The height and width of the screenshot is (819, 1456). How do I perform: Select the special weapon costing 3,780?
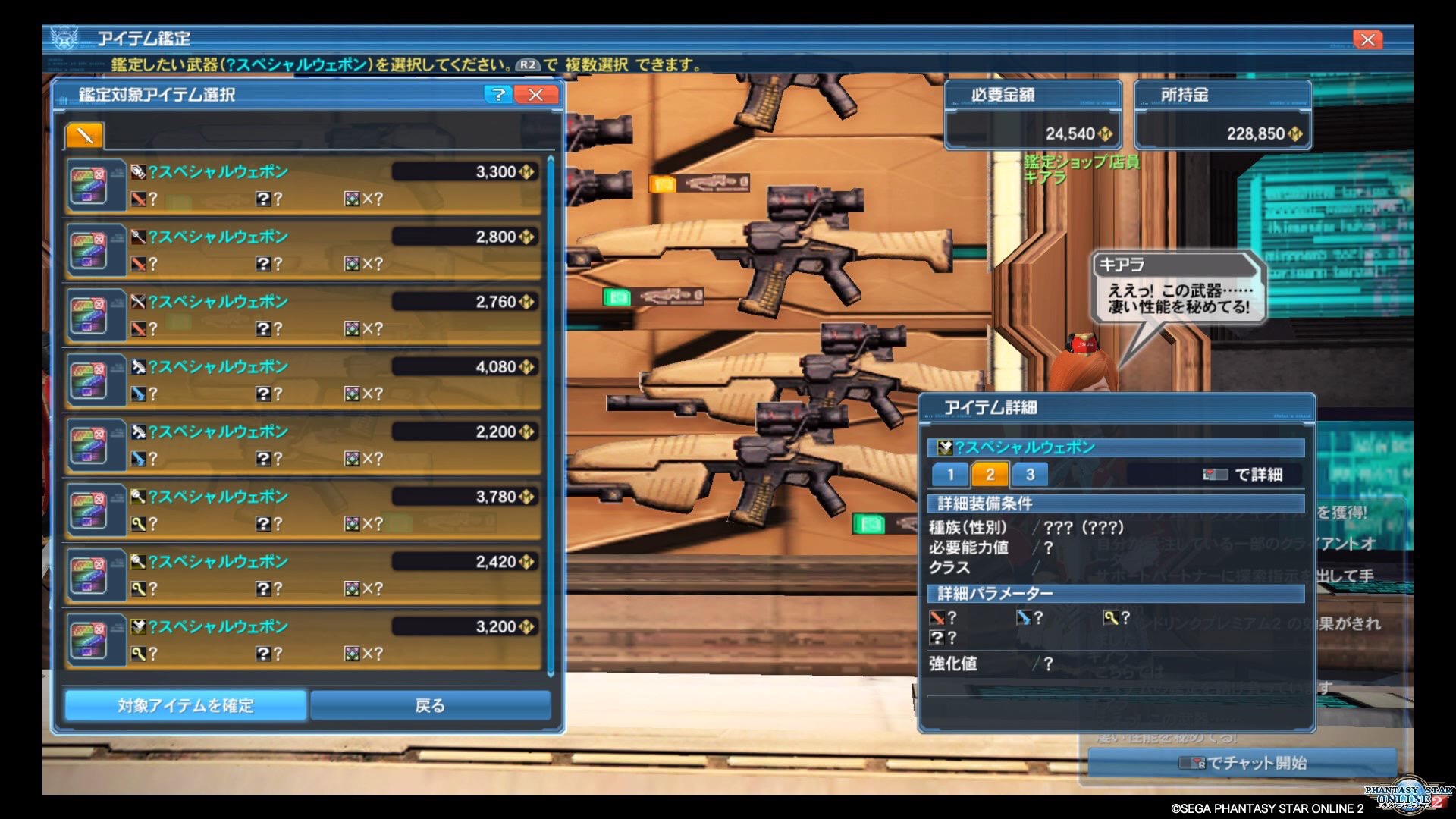pyautogui.click(x=303, y=510)
